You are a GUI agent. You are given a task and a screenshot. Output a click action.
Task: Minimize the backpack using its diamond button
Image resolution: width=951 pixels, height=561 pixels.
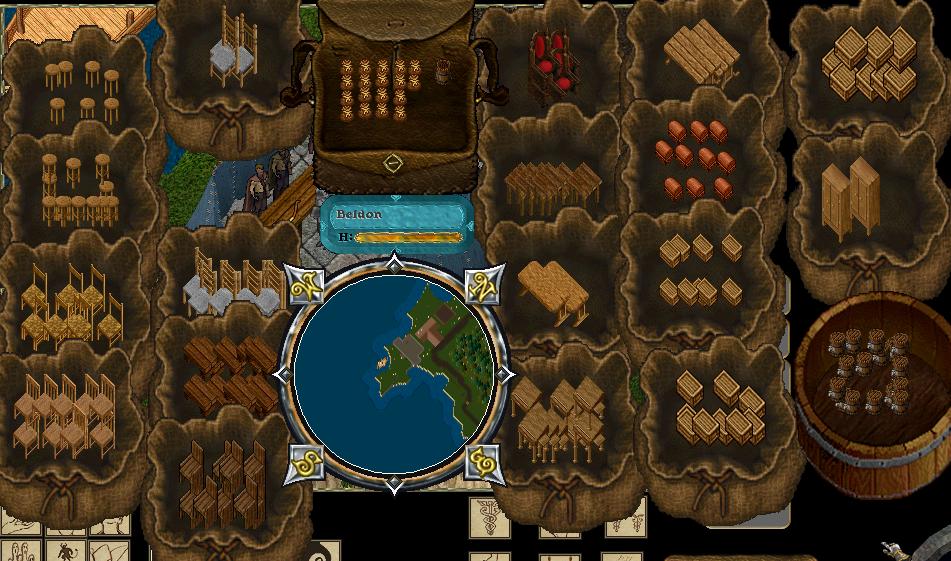(393, 162)
